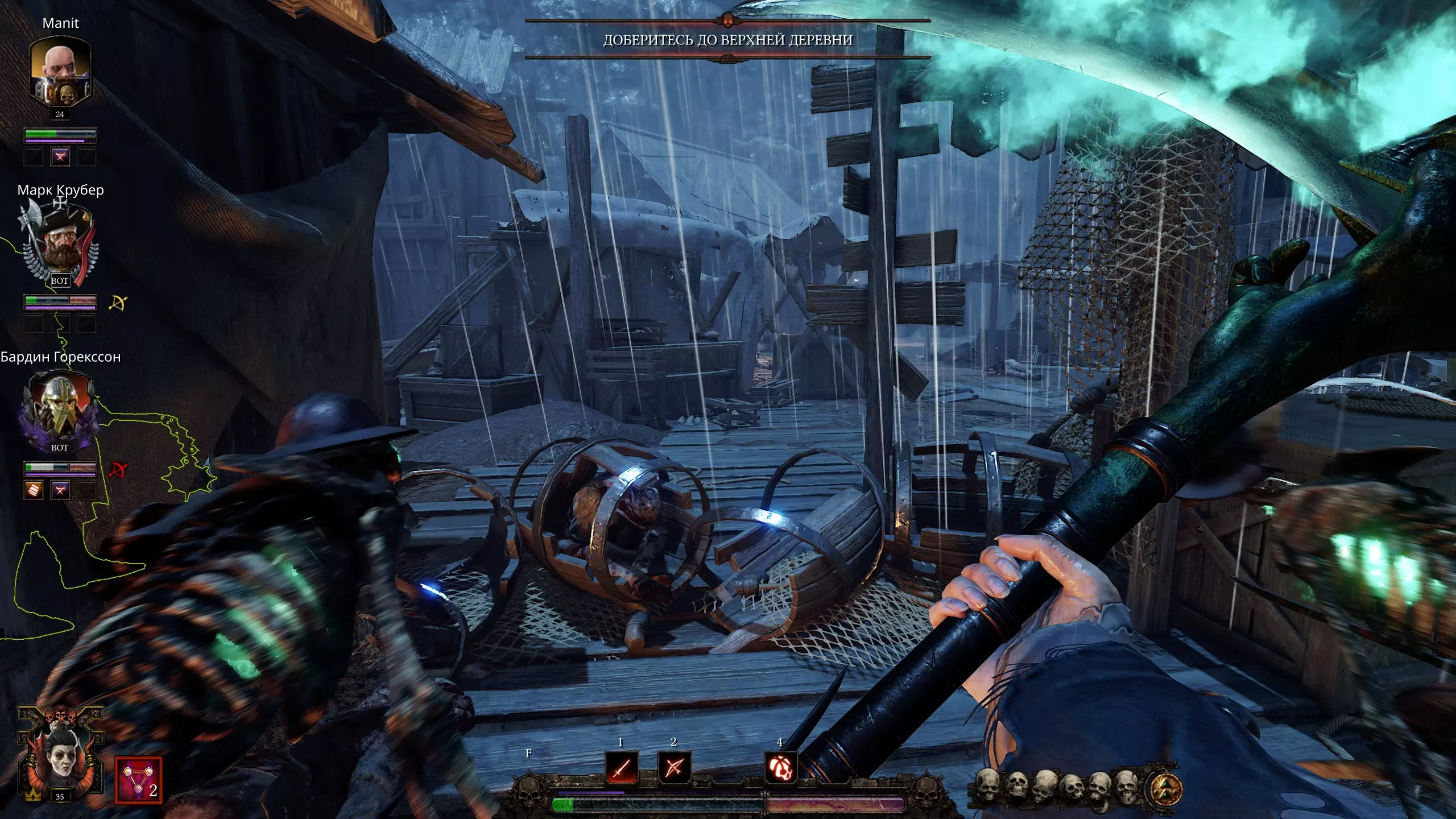Select the melee sword weapon slot
Viewport: 1456px width, 819px height.
point(622,768)
